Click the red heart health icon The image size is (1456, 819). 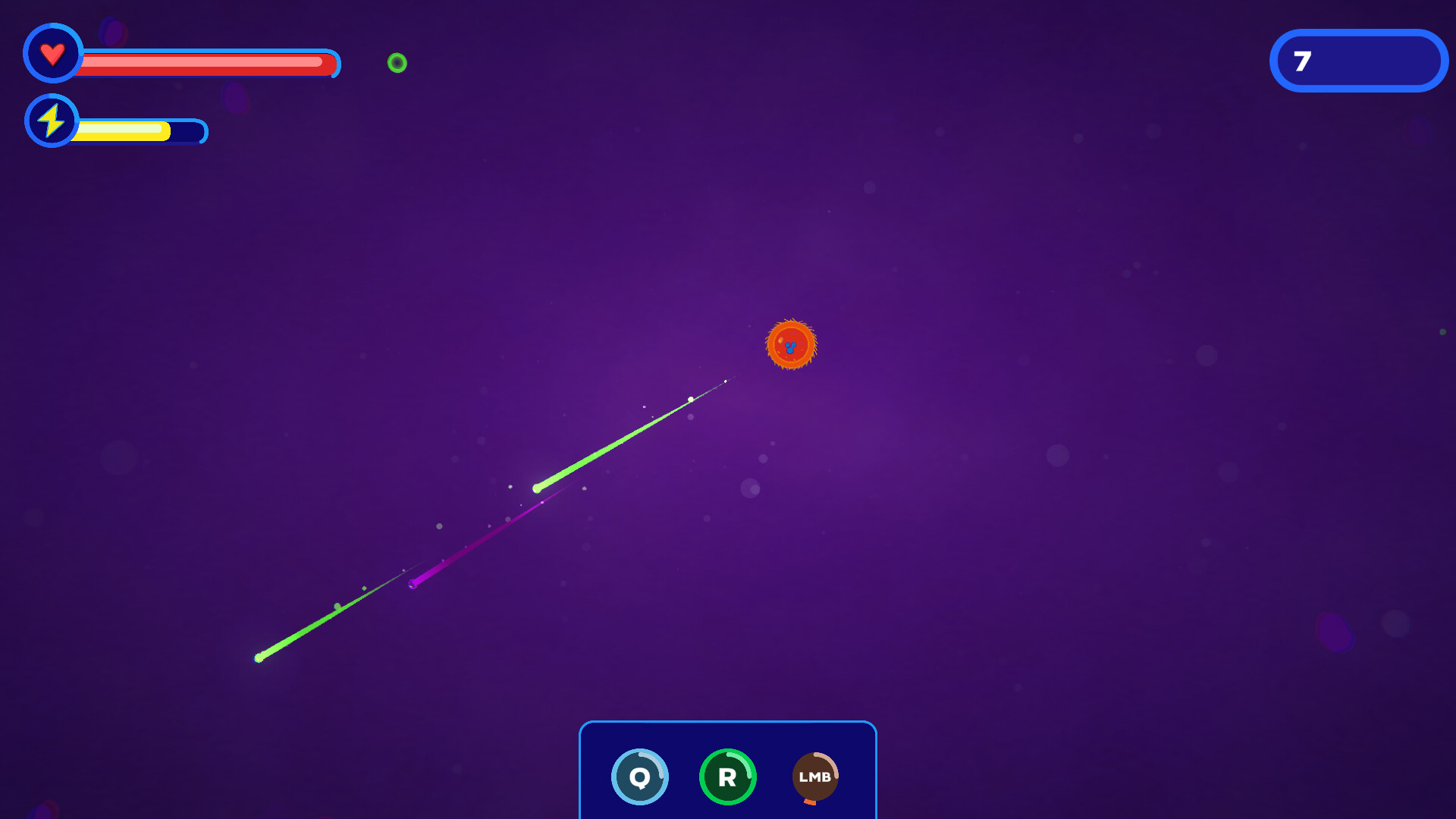coord(52,53)
